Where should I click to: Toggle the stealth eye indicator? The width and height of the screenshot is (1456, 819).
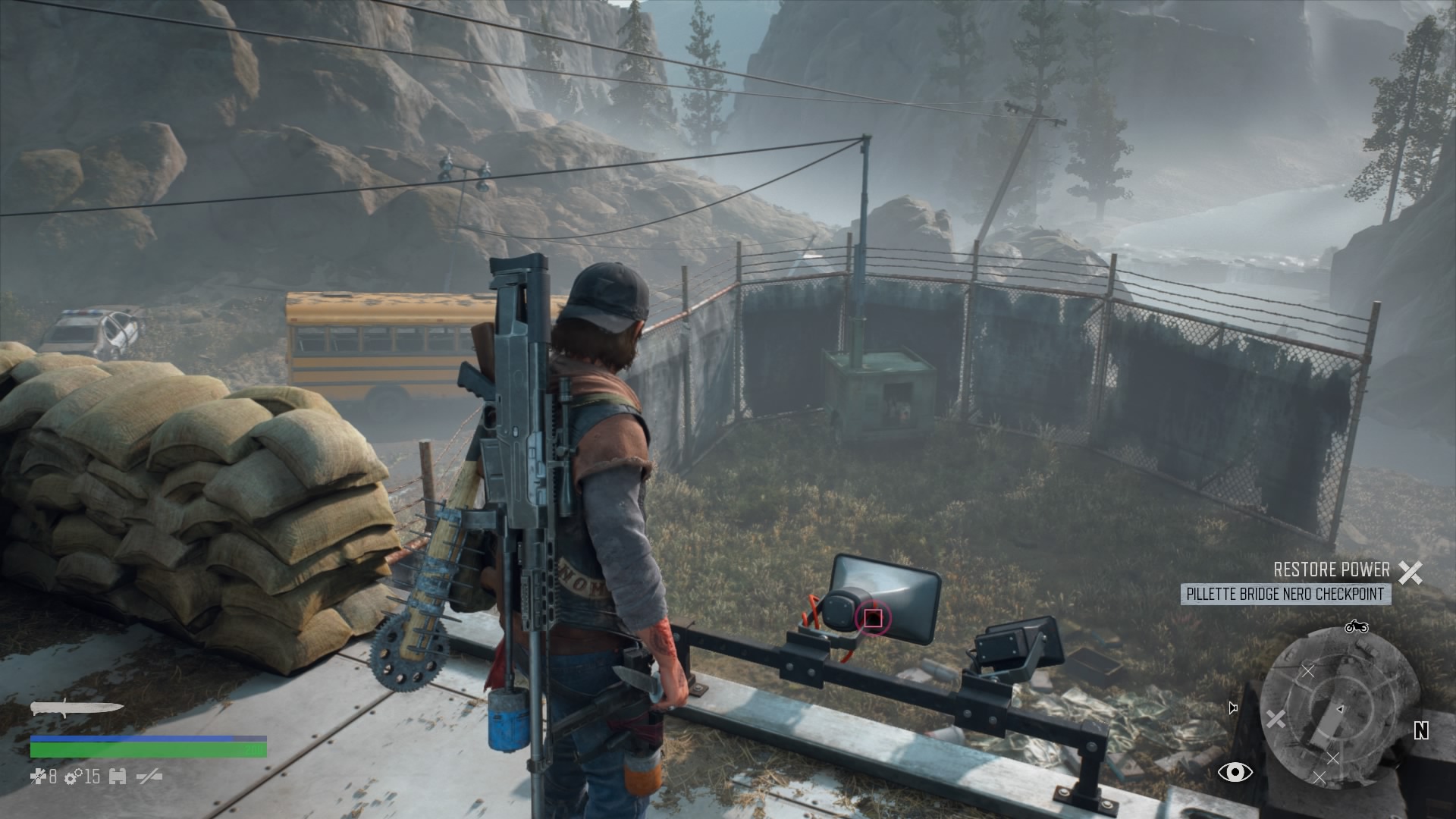(1235, 772)
